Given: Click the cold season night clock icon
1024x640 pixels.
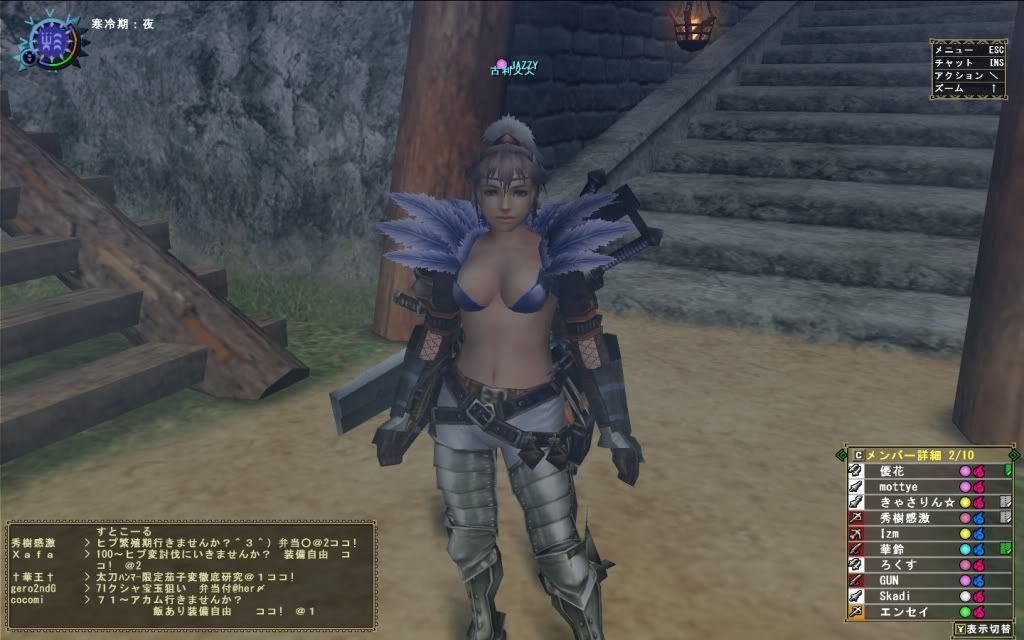Looking at the screenshot, I should click(47, 40).
